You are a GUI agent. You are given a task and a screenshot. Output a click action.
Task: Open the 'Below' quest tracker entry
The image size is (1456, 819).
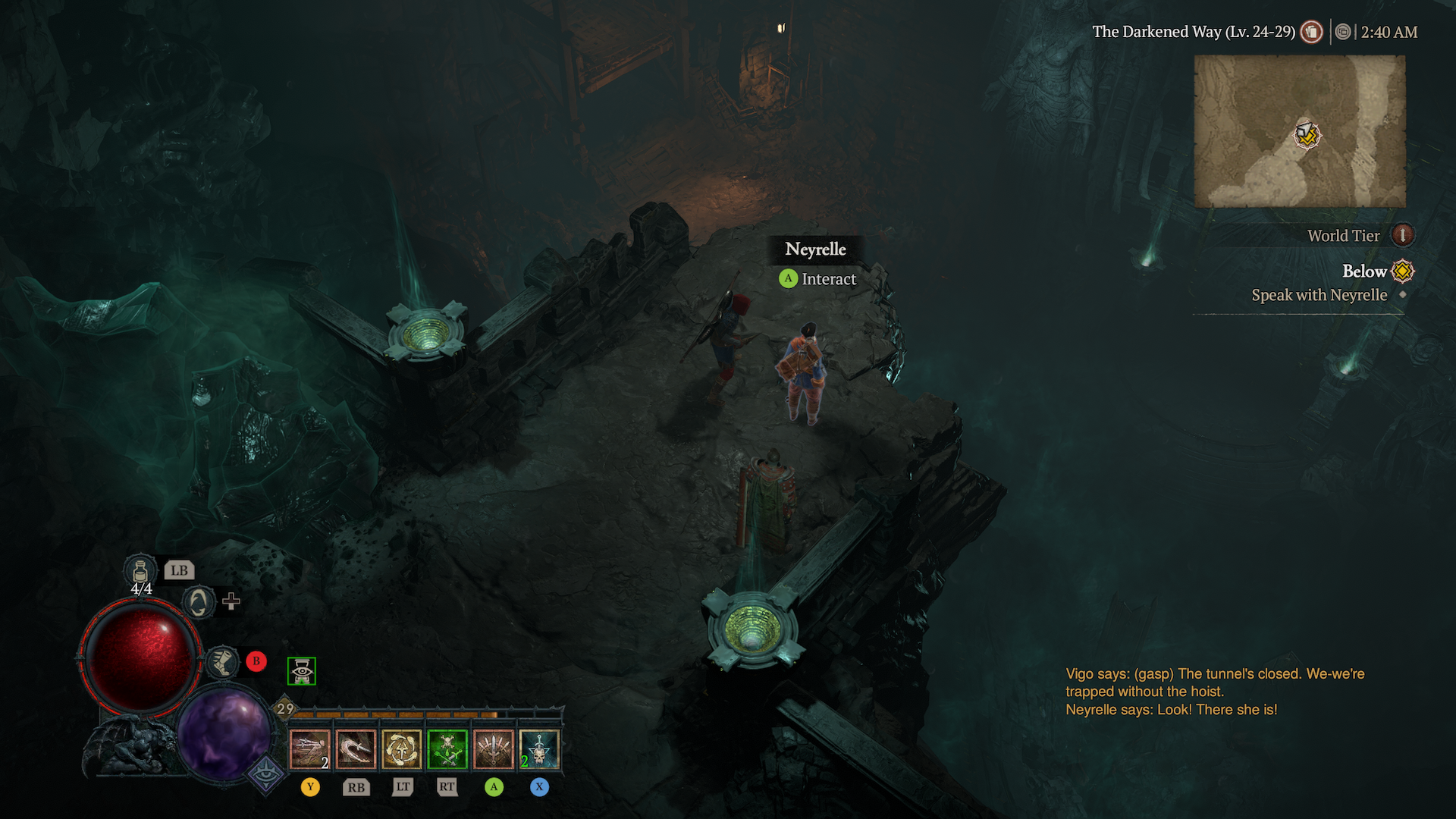pyautogui.click(x=1364, y=271)
